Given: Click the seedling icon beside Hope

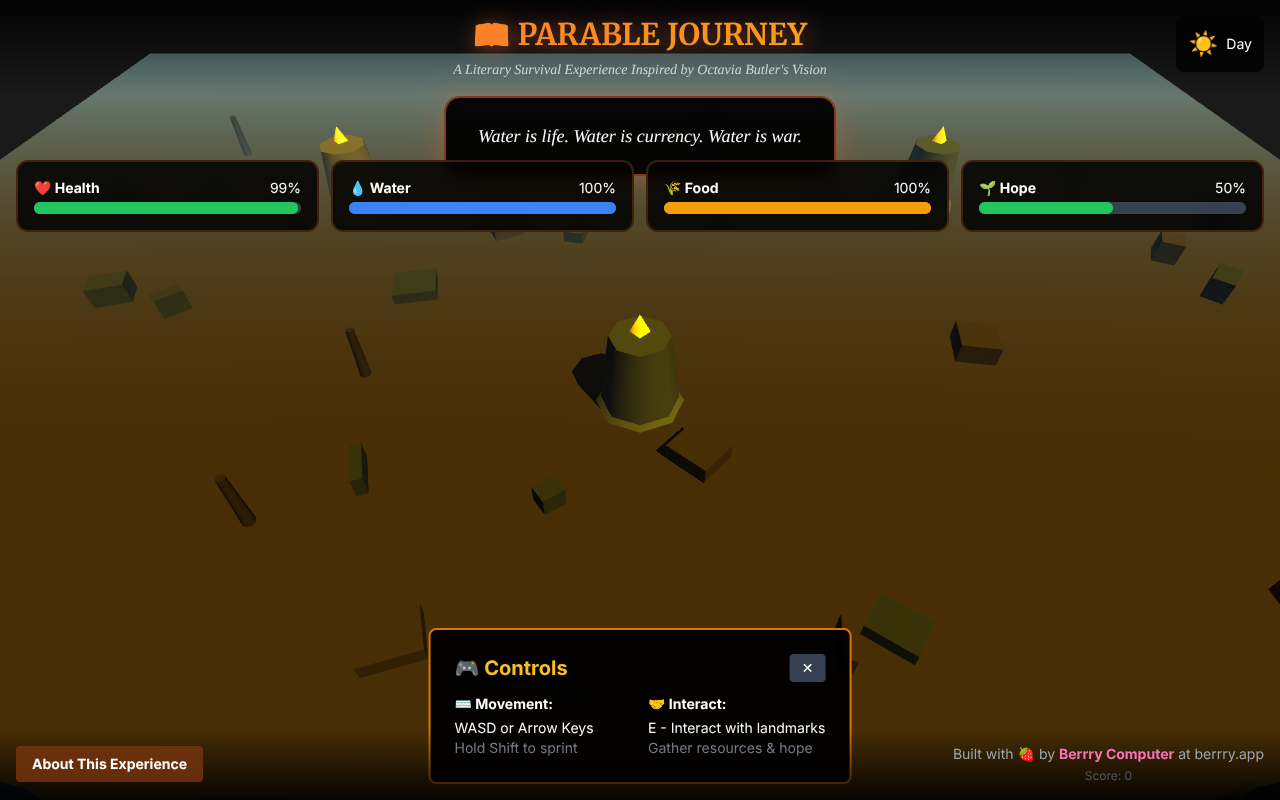Looking at the screenshot, I should pos(987,187).
